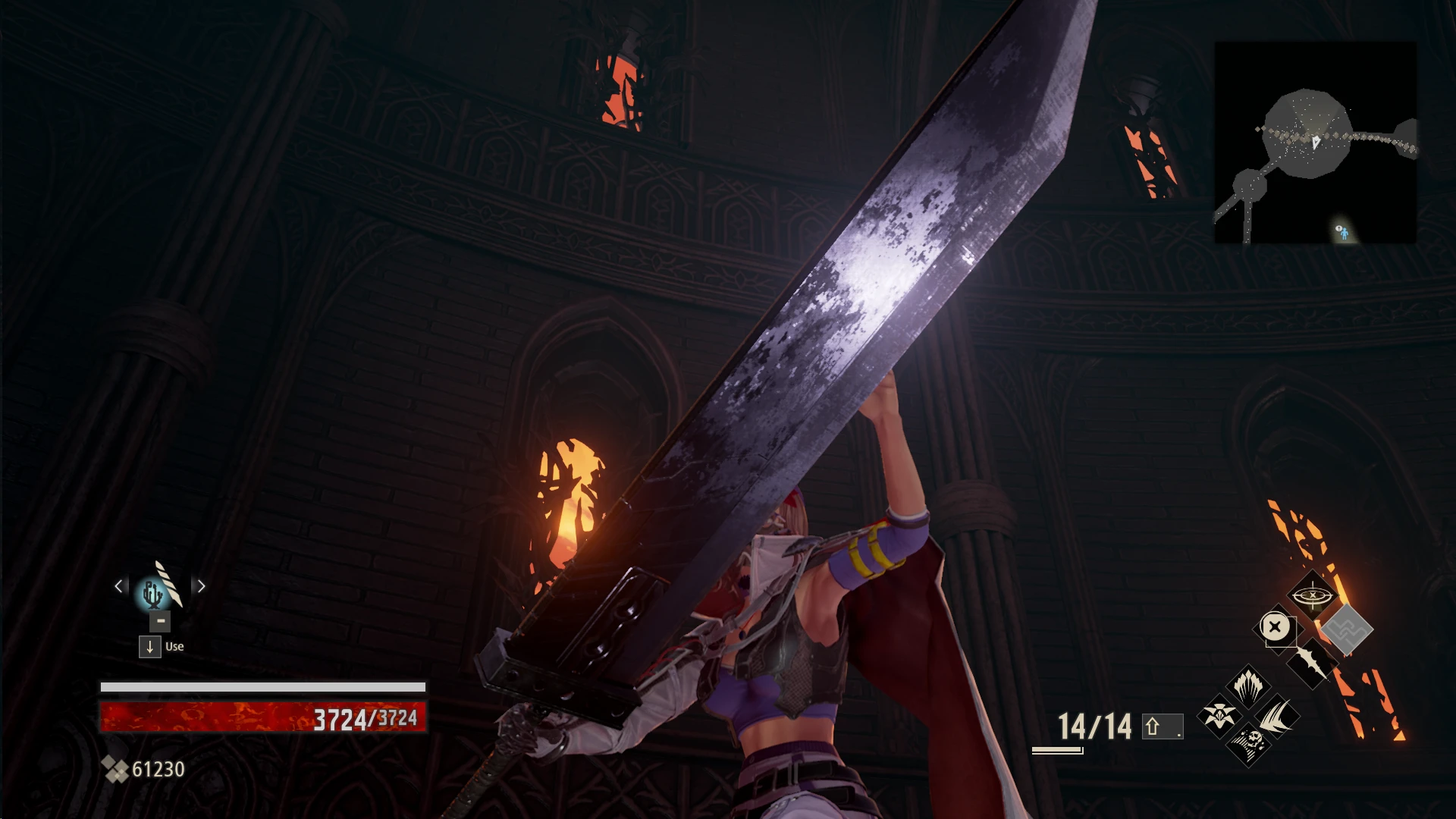The width and height of the screenshot is (1456, 819).
Task: Trigger the crystal shards gift icon
Action: click(x=1247, y=686)
